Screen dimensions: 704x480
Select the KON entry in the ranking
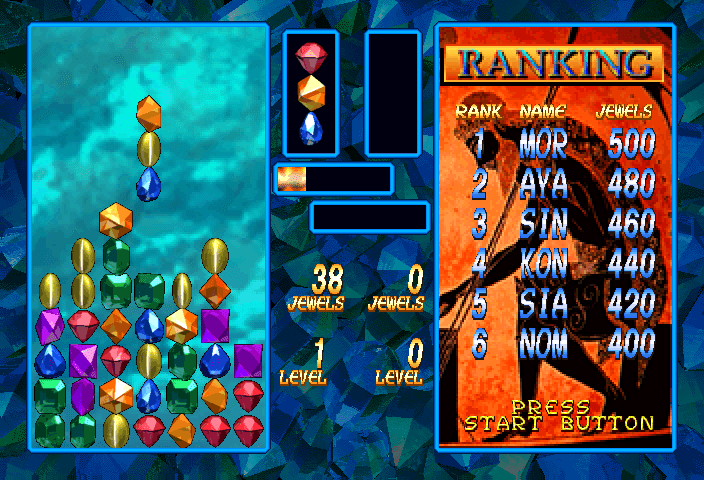[x=556, y=264]
